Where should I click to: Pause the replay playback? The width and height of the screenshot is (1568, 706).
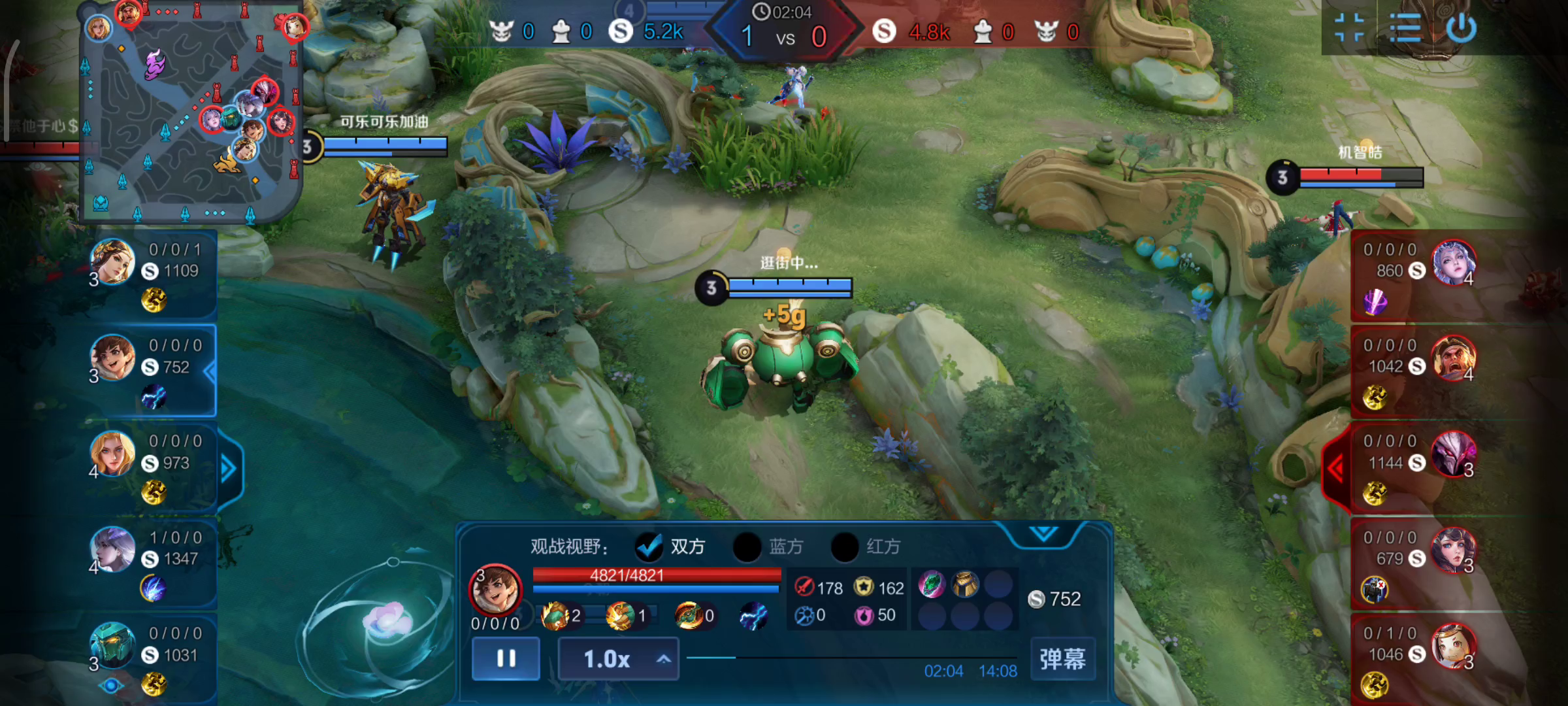click(x=506, y=658)
